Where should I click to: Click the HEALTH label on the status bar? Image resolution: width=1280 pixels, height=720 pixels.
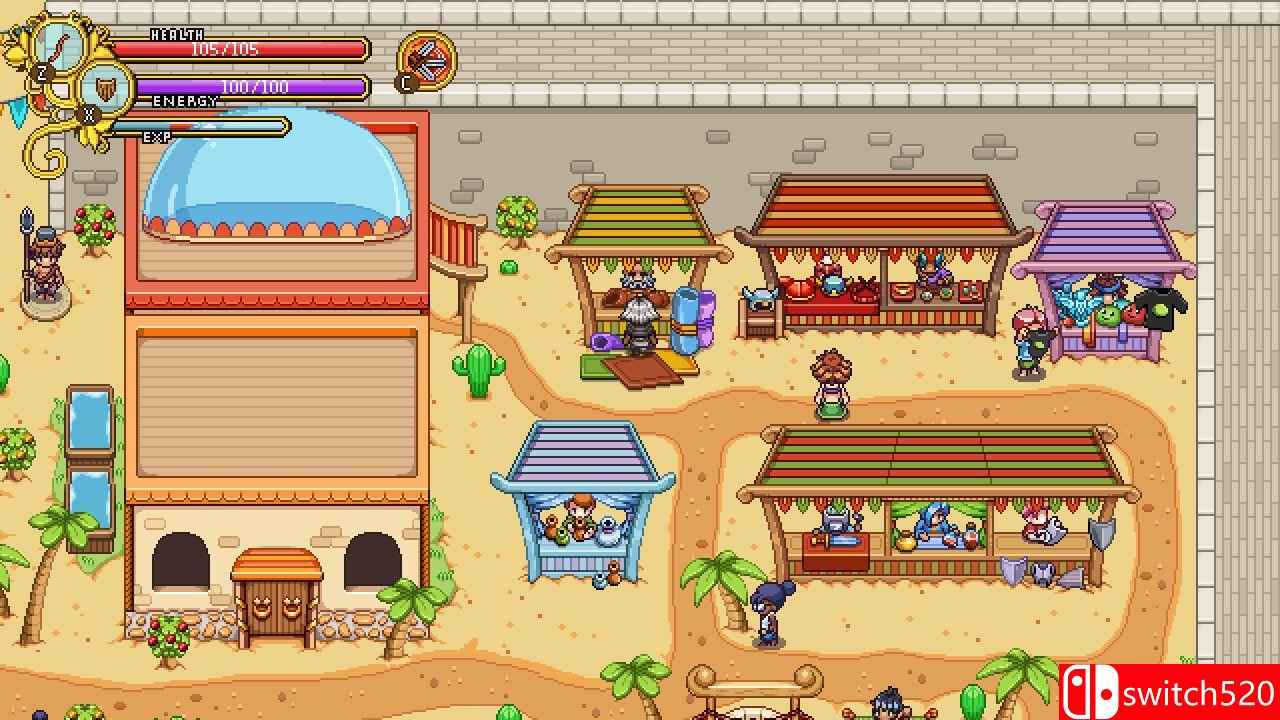coord(175,33)
